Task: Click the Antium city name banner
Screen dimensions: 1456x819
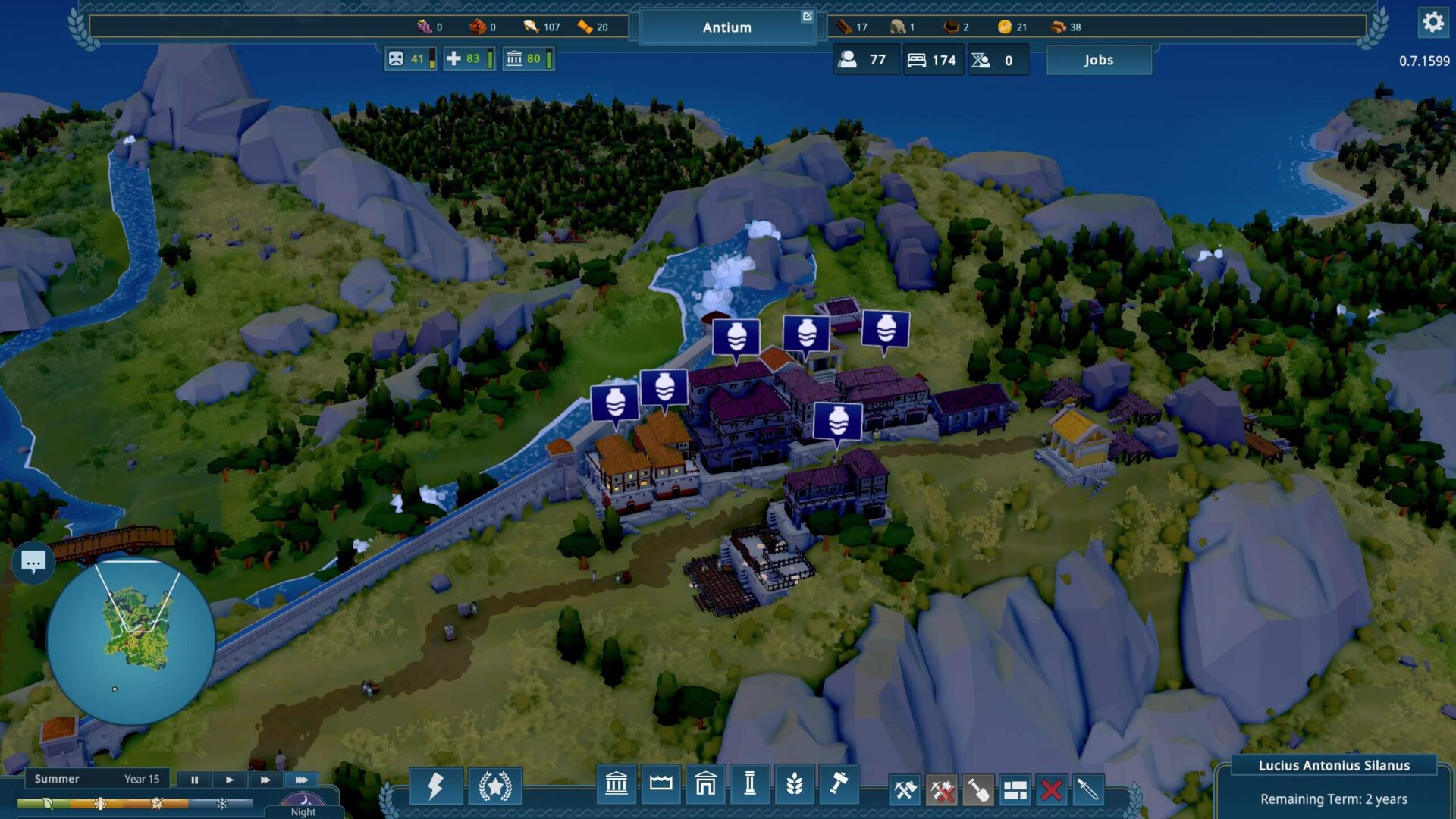Action: coord(726,27)
